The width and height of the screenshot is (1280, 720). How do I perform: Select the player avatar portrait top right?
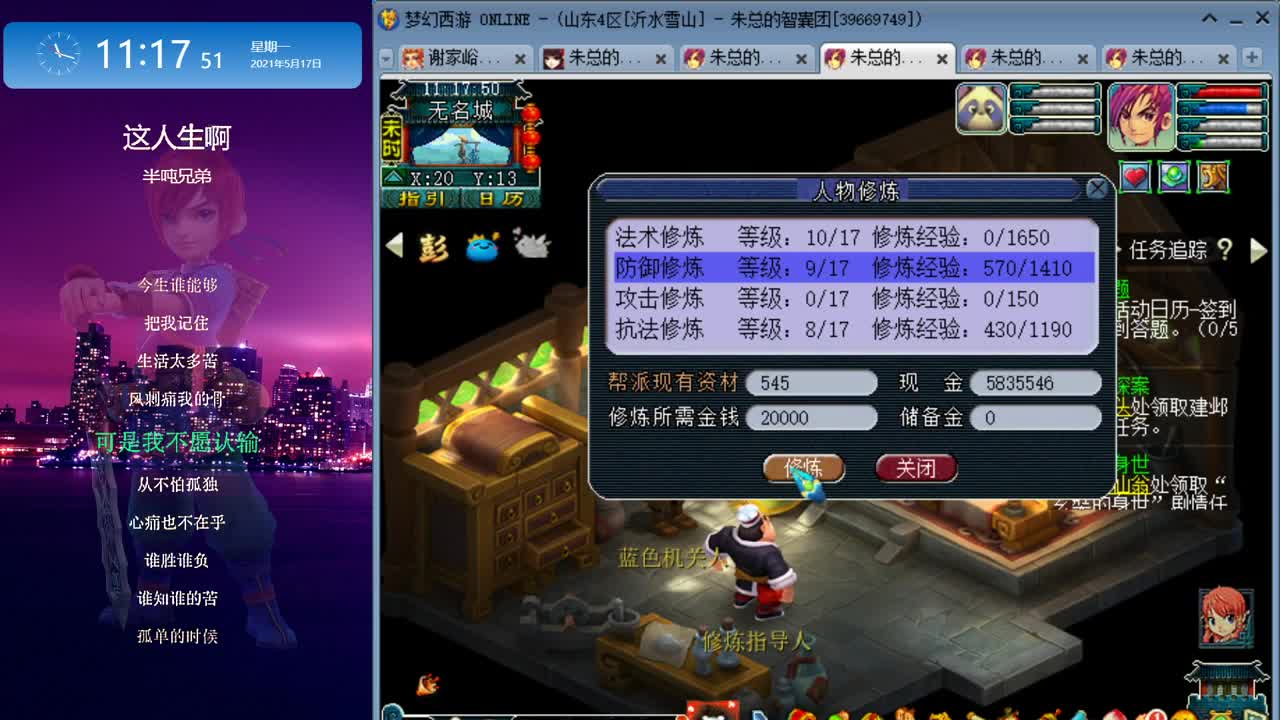click(1142, 115)
